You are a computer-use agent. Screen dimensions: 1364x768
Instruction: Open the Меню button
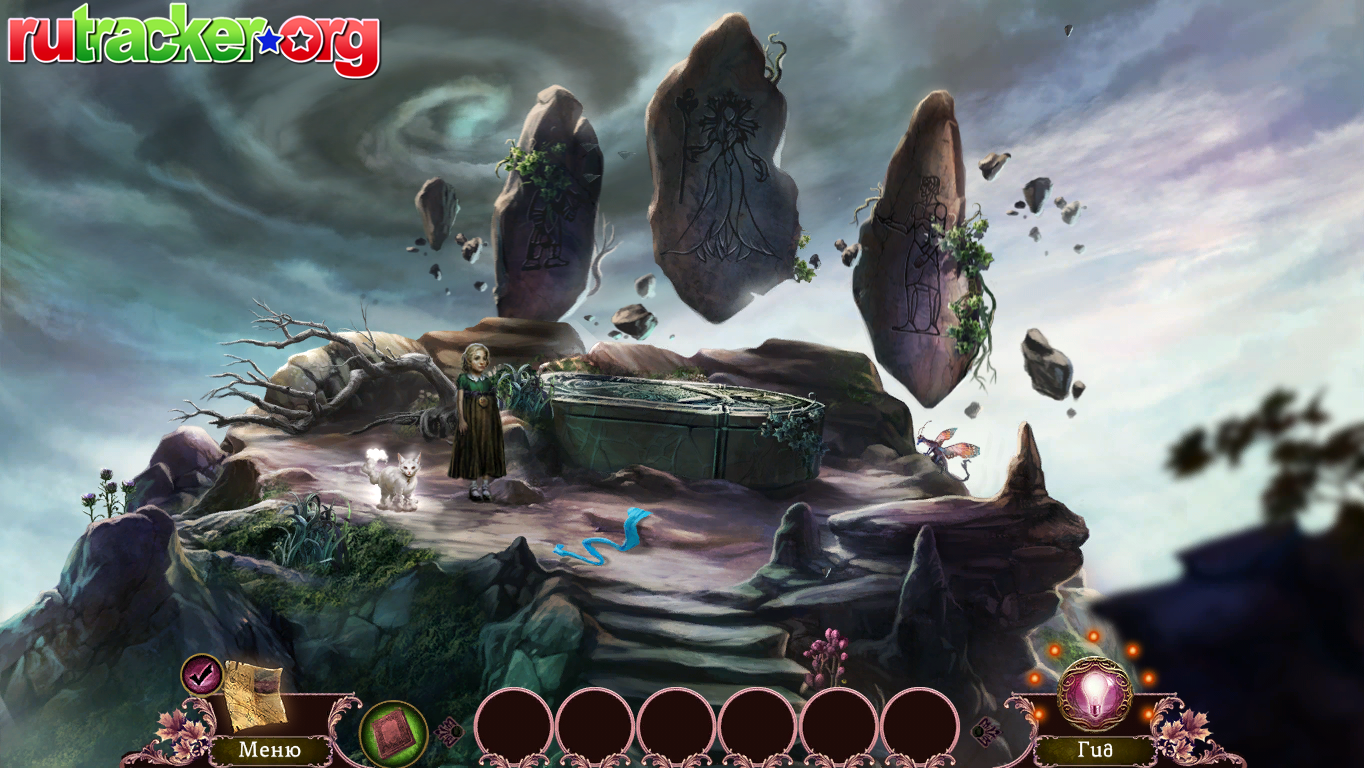coord(269,750)
